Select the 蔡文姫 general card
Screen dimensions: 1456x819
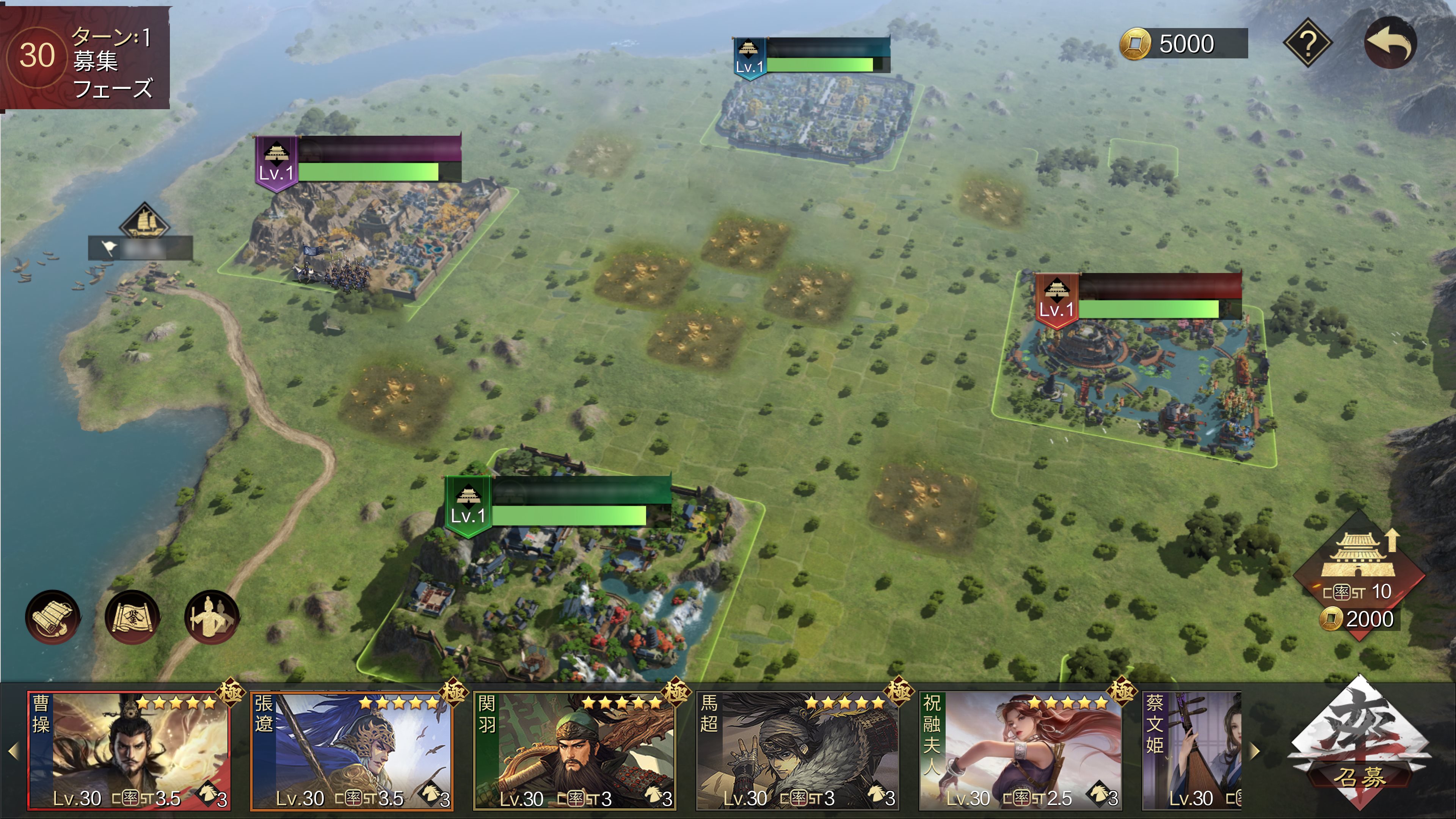click(x=1191, y=750)
